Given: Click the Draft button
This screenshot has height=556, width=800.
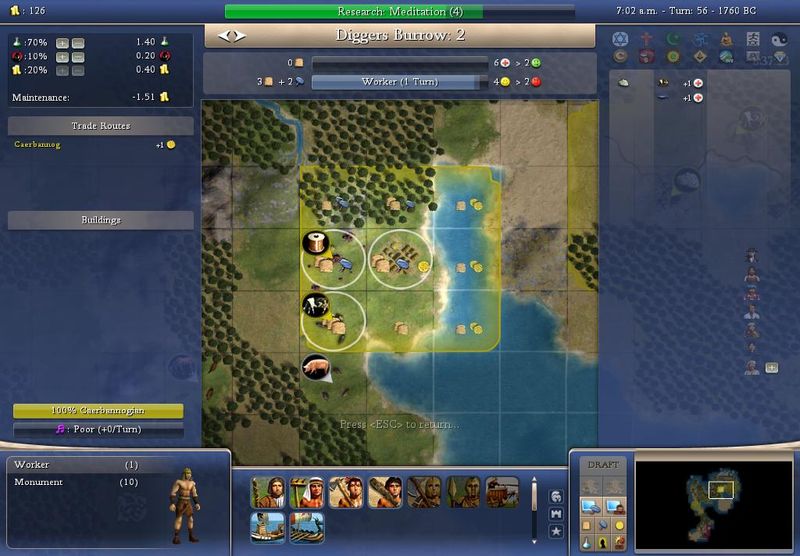Looking at the screenshot, I should point(602,464).
